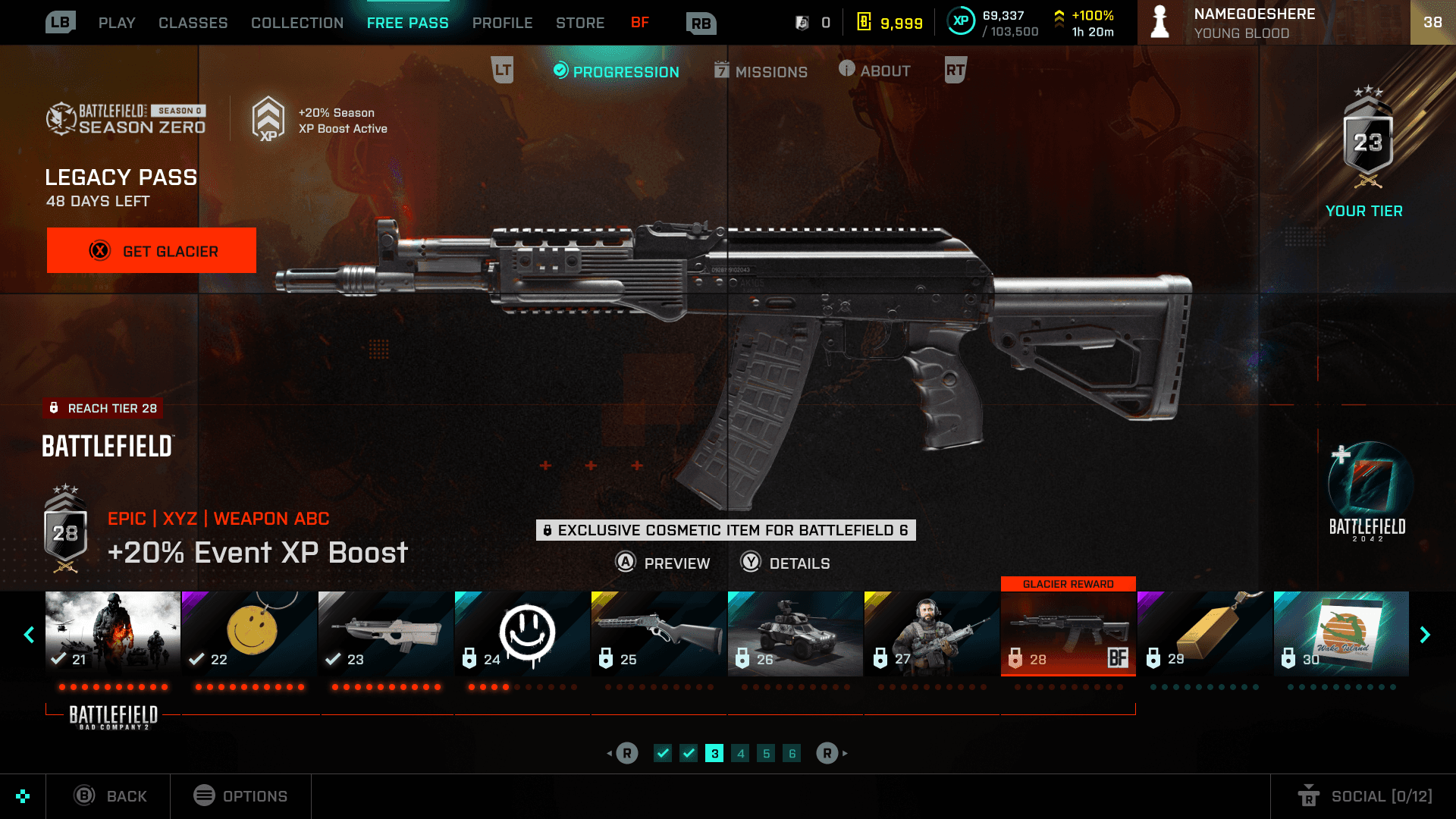Open the Collection tab
The height and width of the screenshot is (819, 1456).
(x=297, y=23)
